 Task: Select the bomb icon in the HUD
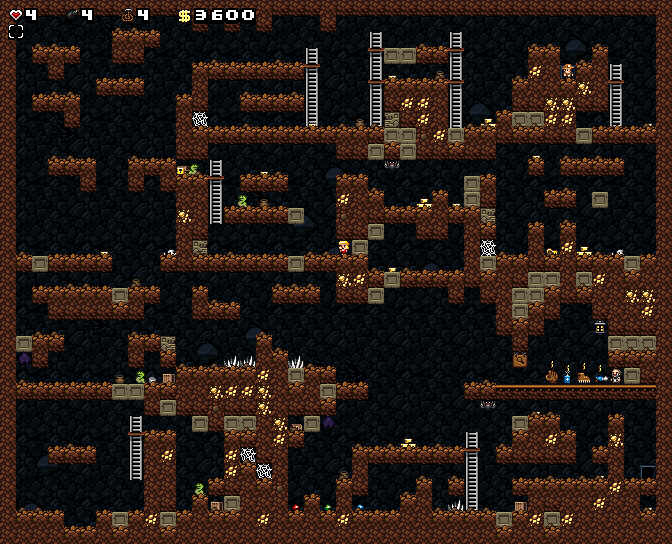click(72, 15)
